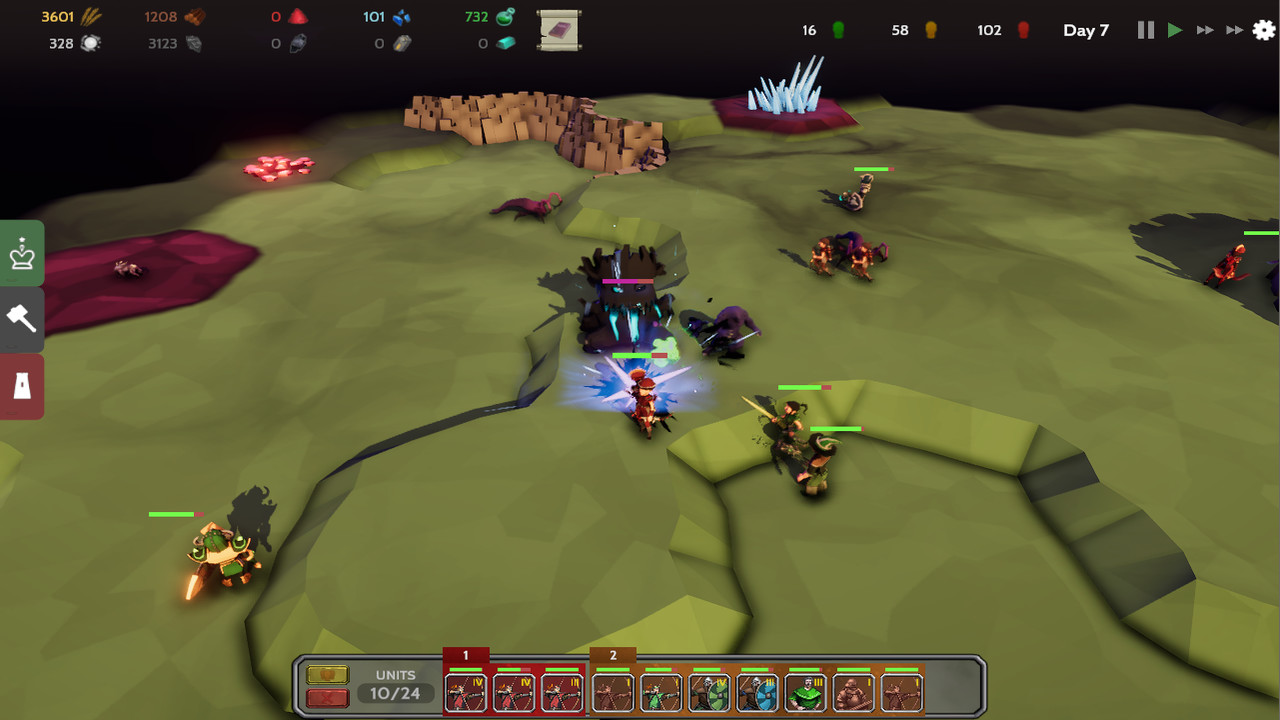1280x720 pixels.
Task: Open the flask panel in the left sidebar
Action: point(21,387)
